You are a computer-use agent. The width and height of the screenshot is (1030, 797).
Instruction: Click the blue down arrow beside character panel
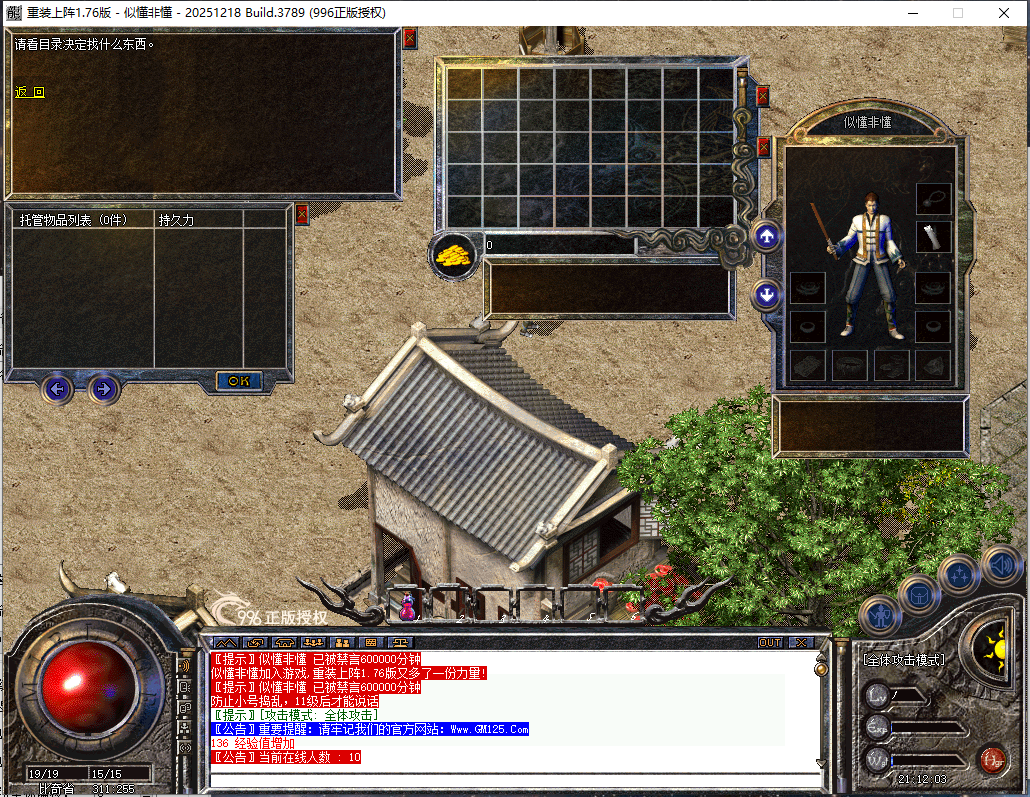[x=767, y=295]
